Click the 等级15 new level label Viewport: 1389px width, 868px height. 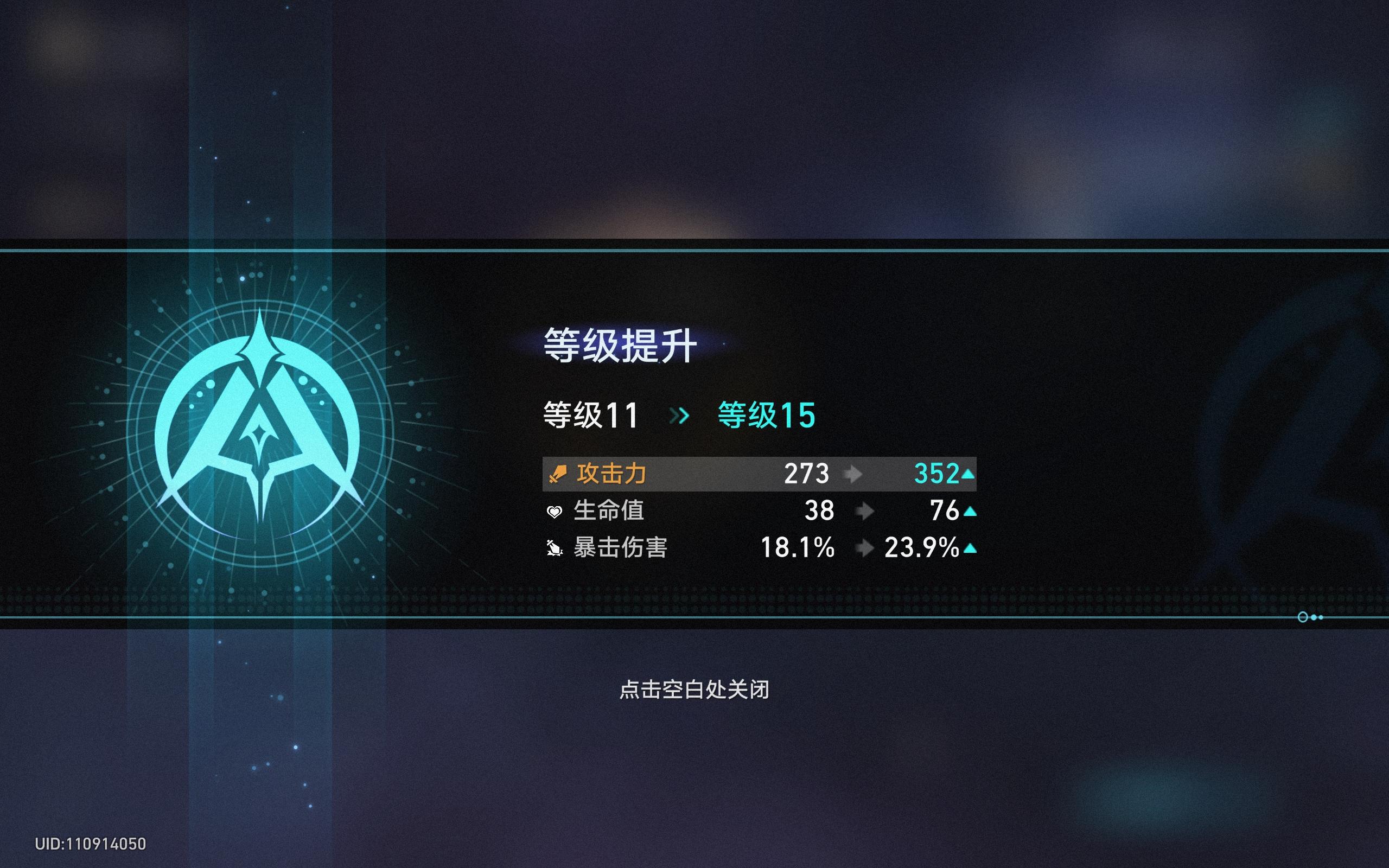(767, 416)
